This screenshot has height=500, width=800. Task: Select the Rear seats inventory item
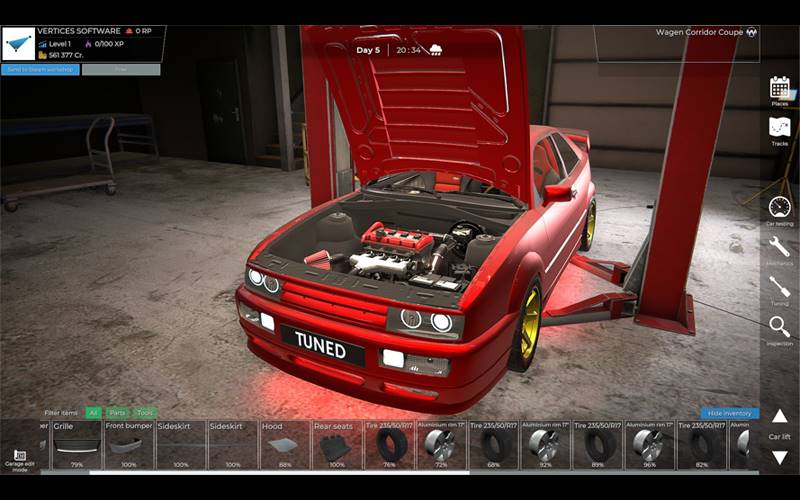[337, 445]
